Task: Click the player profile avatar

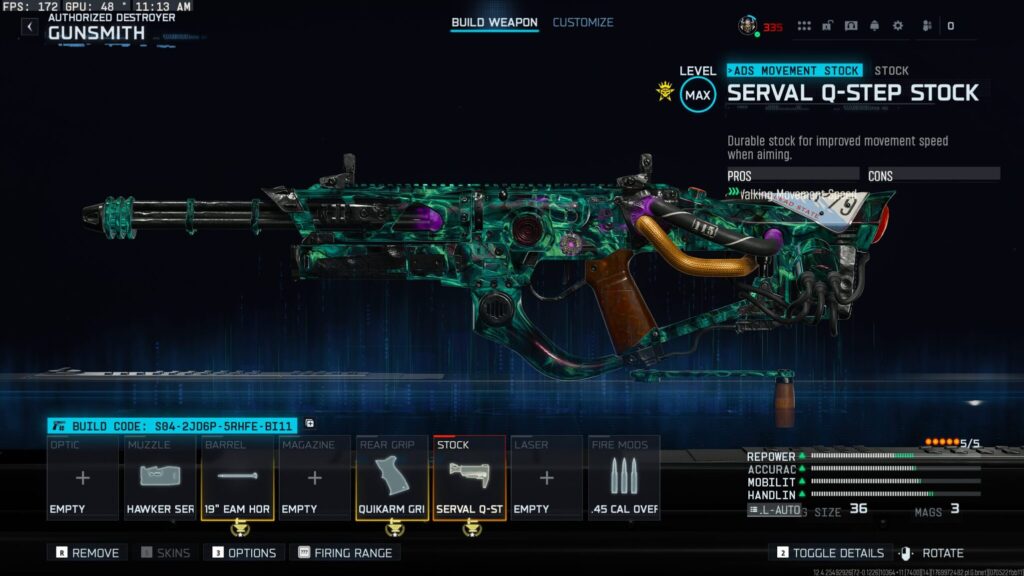Action: pos(748,25)
